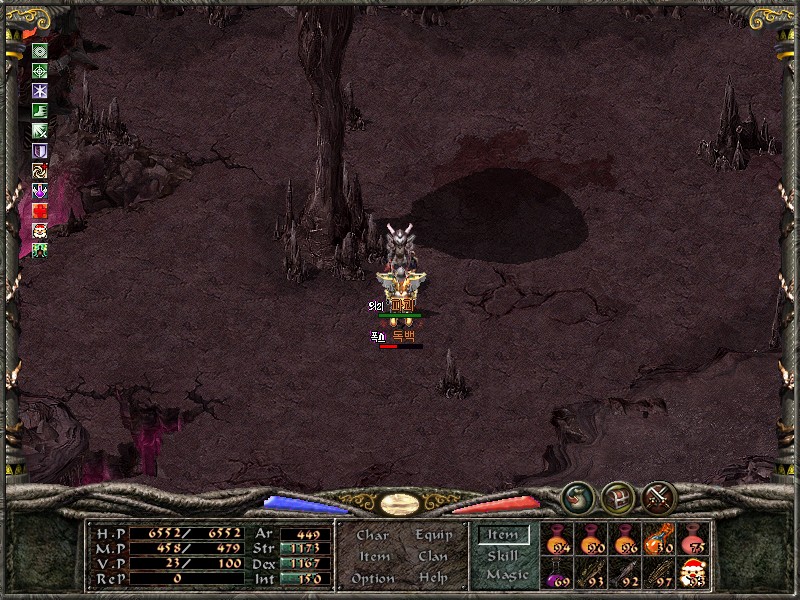Open the Clan menu
This screenshot has width=800, height=600.
tap(433, 556)
